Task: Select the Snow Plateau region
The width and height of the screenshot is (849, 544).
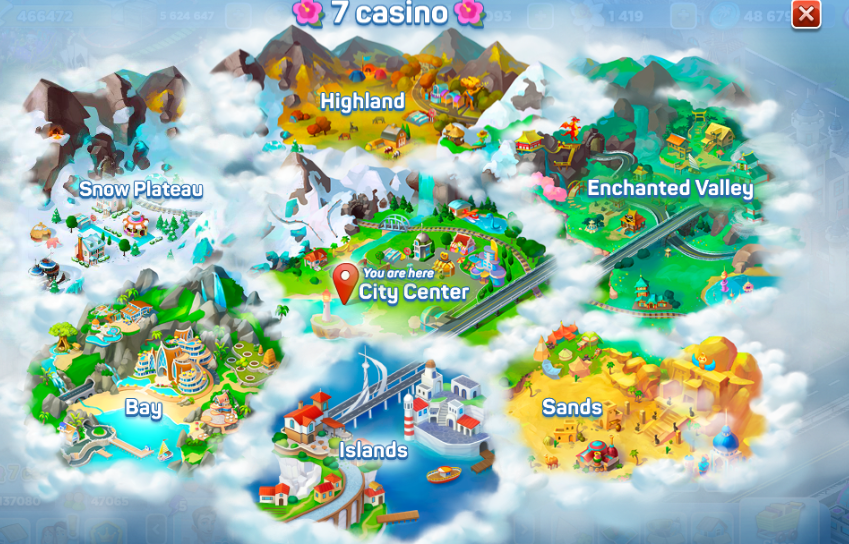Action: click(141, 189)
